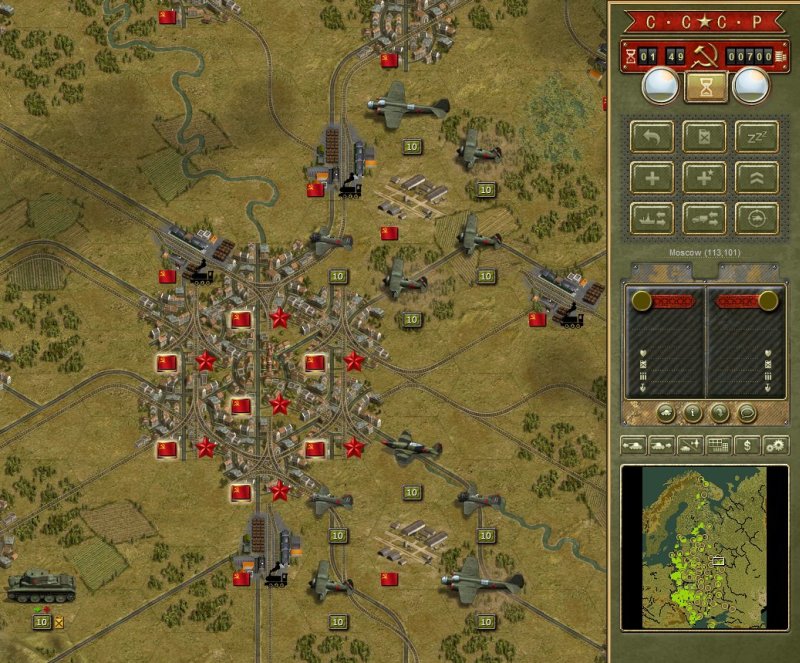The image size is (800, 663).
Task: Open the dollar sign purchase screen
Action: (746, 446)
